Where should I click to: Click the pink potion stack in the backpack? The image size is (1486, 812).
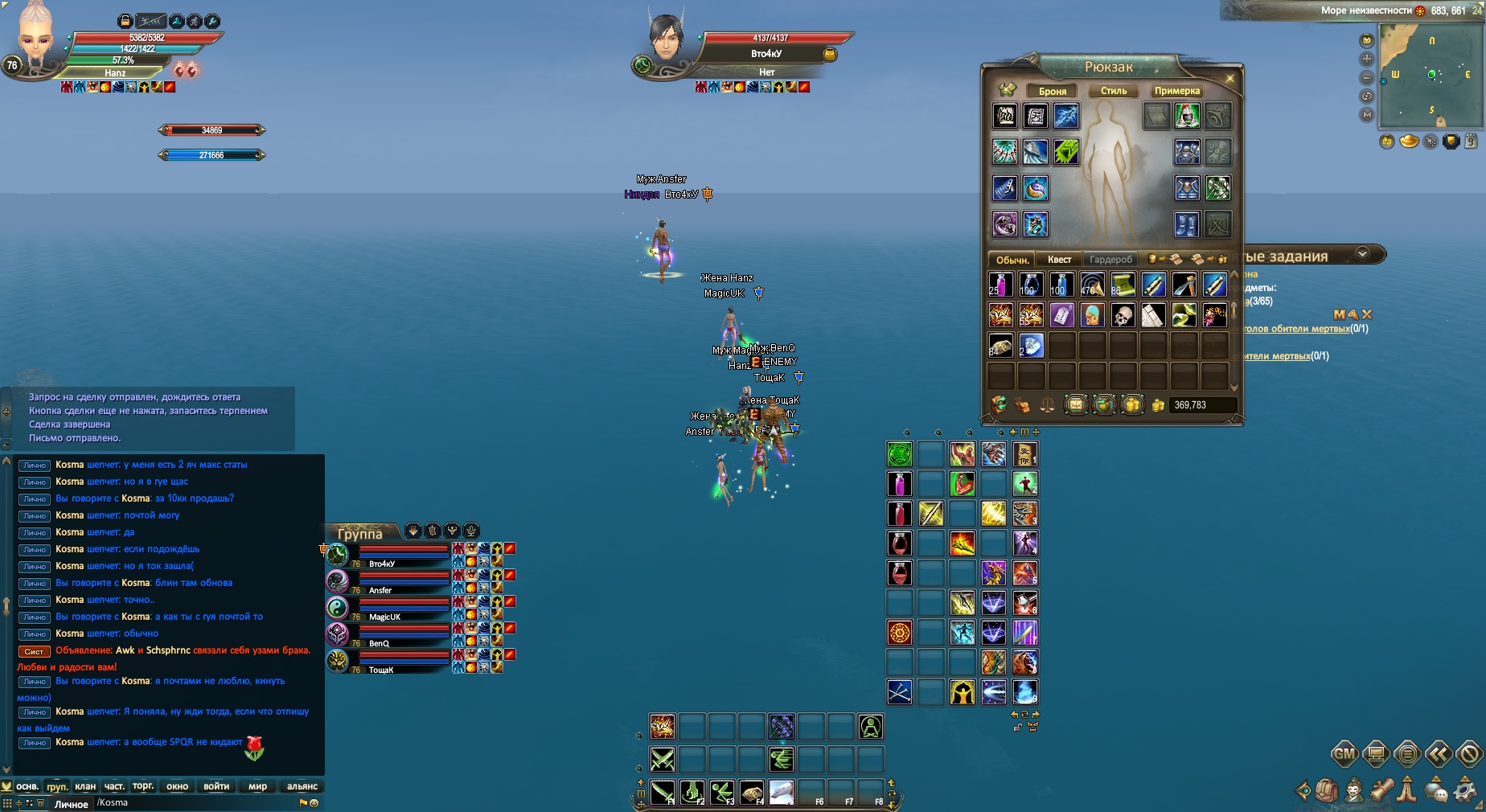[1000, 285]
